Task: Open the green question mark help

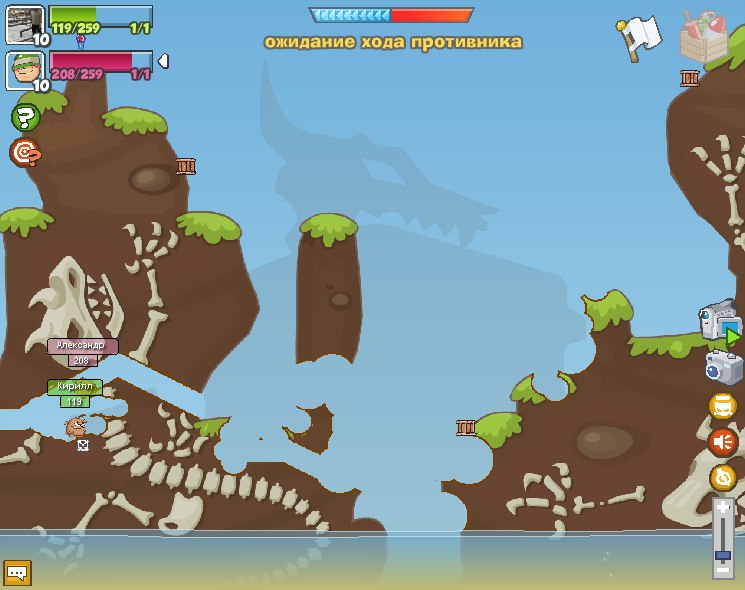Action: tap(25, 117)
